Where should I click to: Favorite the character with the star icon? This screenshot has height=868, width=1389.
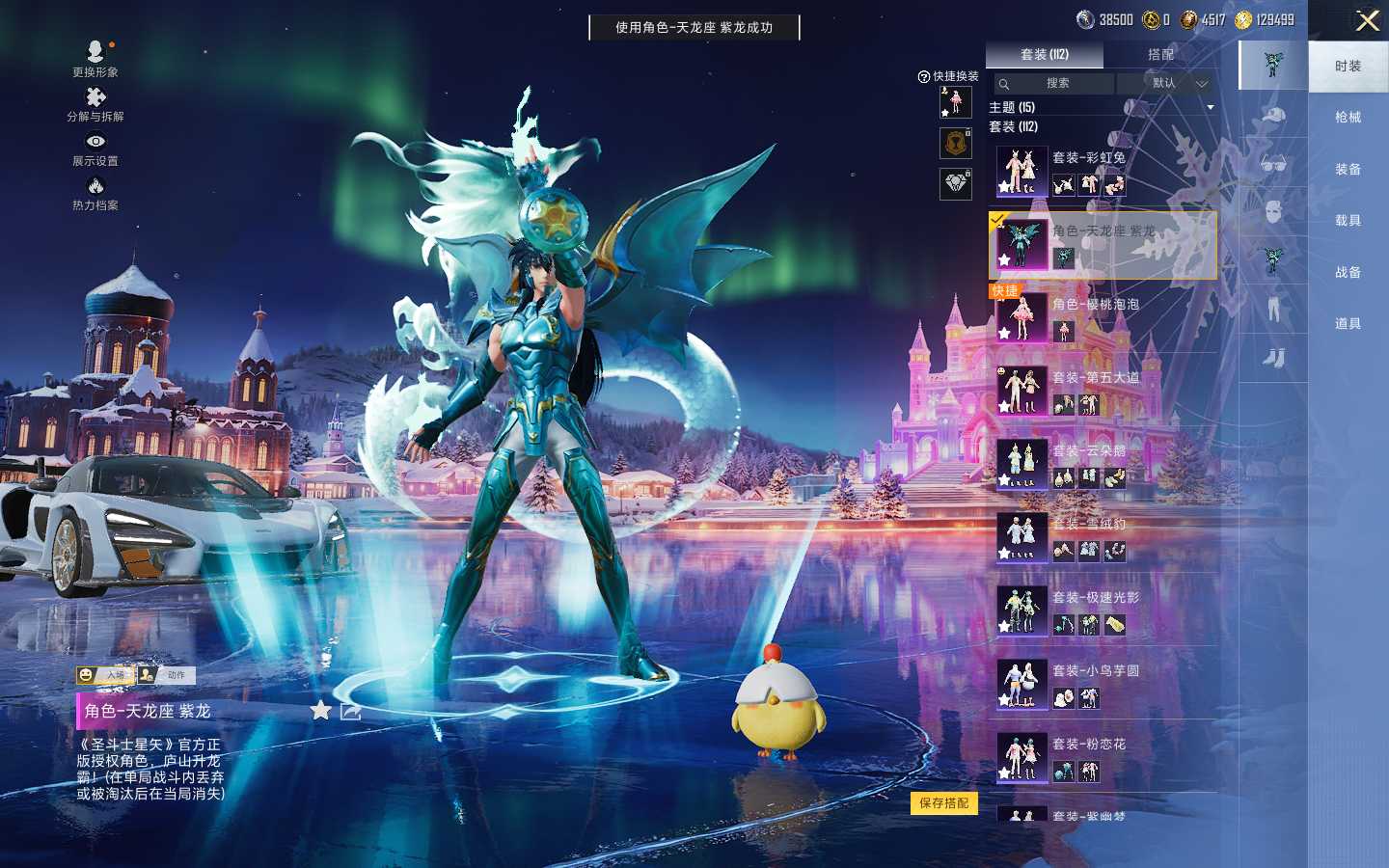pos(320,711)
